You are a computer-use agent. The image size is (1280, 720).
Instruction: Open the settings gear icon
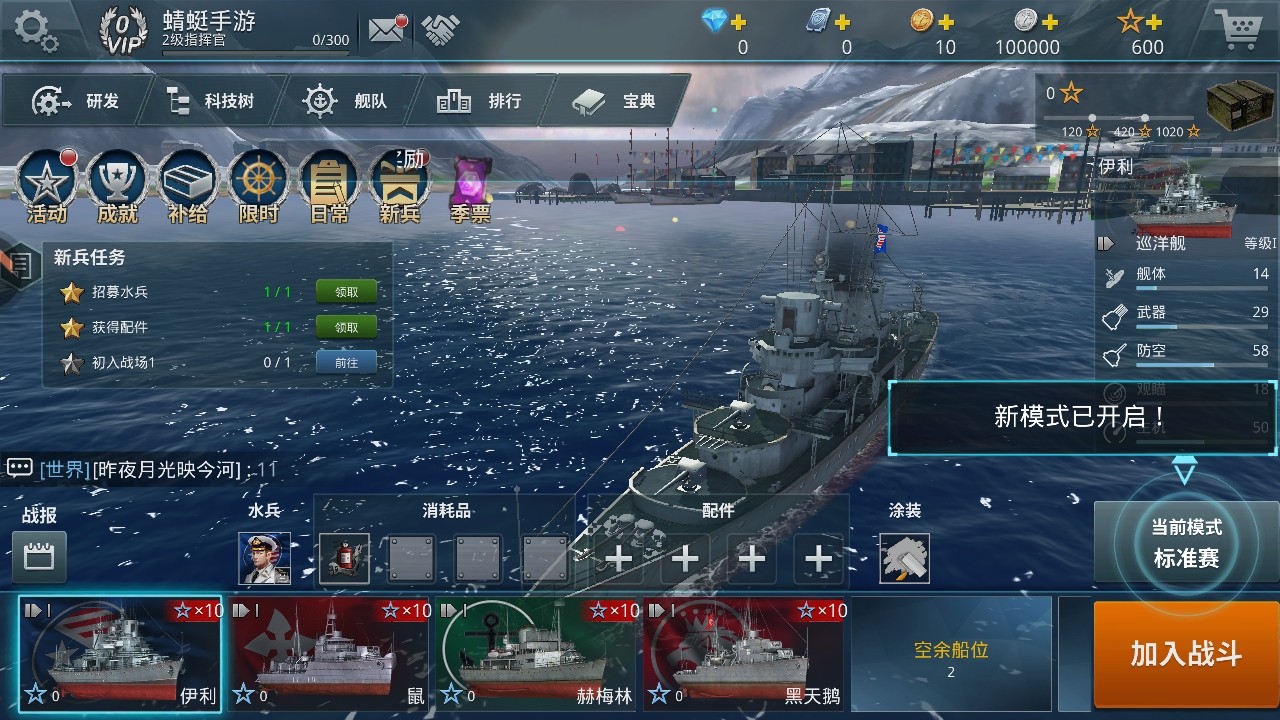(36, 29)
